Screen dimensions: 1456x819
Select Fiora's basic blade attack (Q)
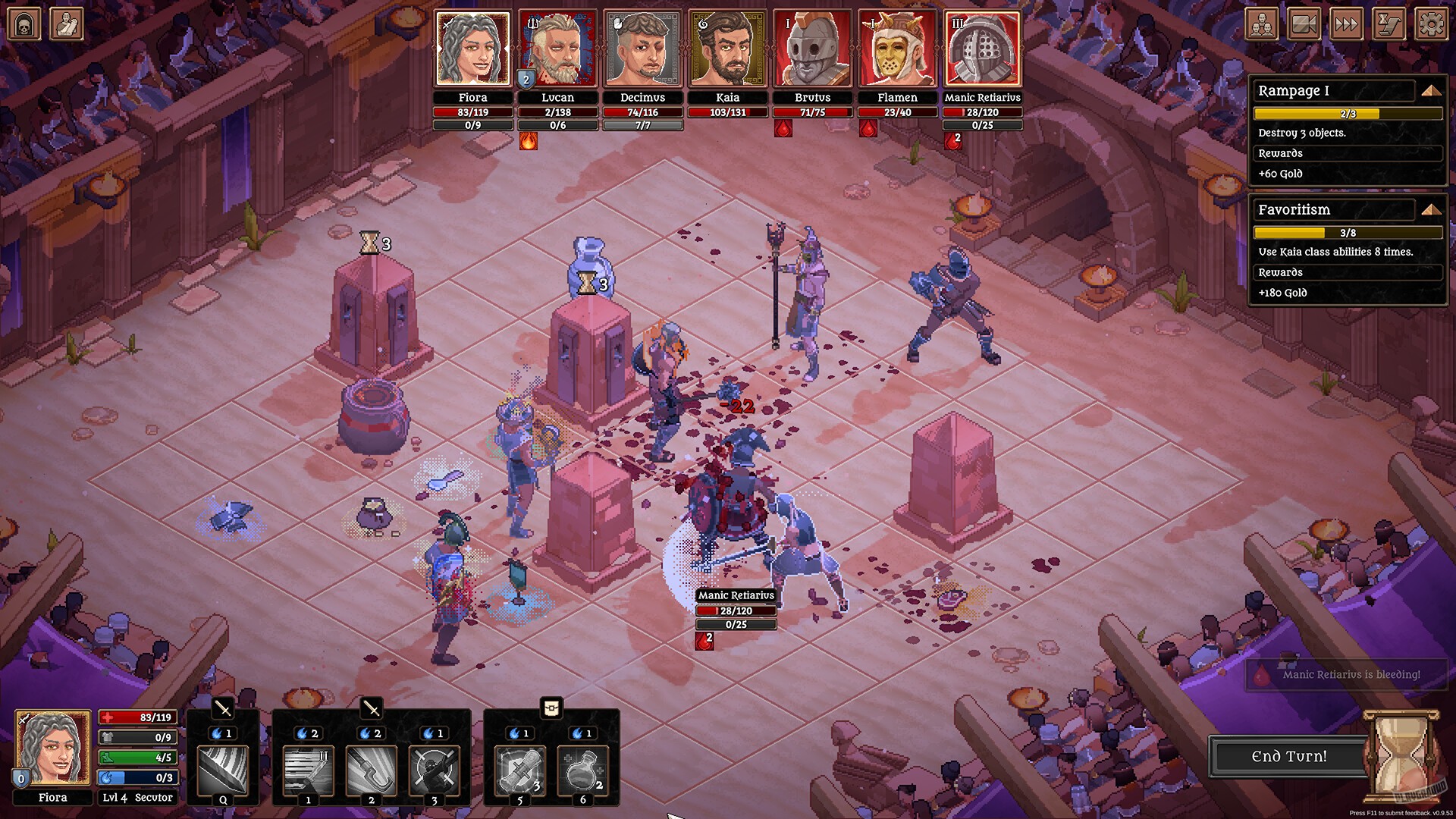224,771
